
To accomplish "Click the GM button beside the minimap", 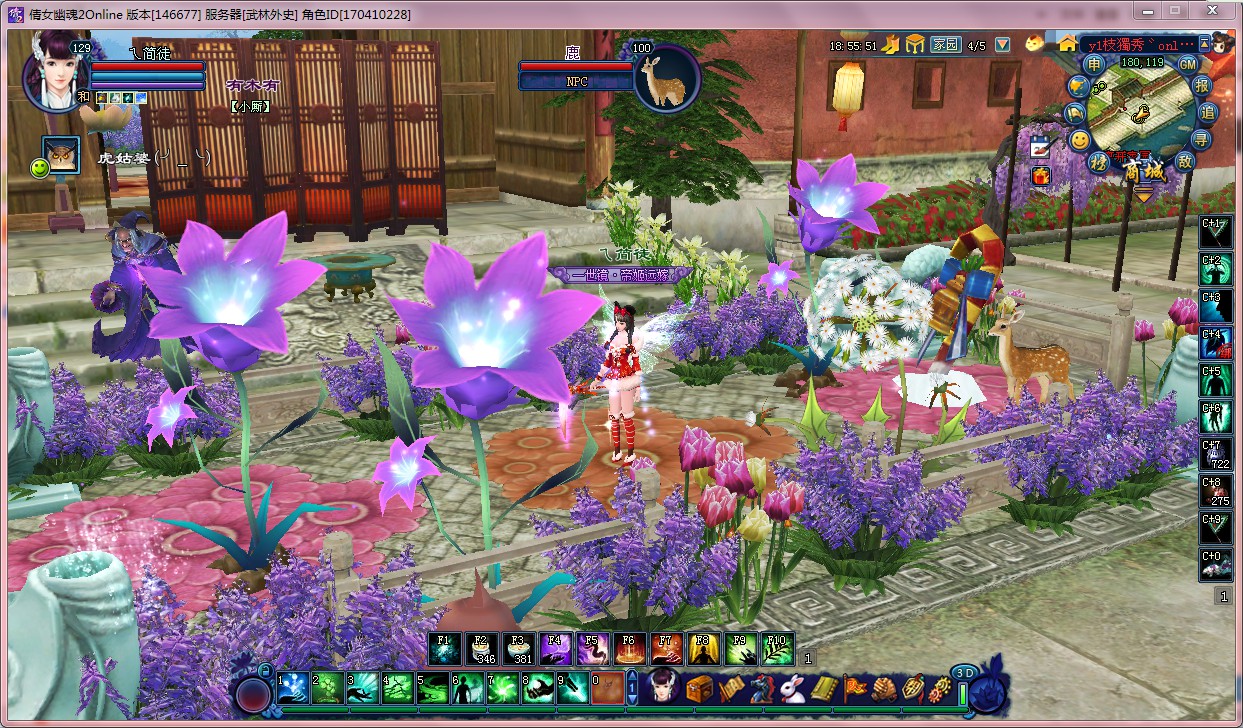I will click(1187, 64).
